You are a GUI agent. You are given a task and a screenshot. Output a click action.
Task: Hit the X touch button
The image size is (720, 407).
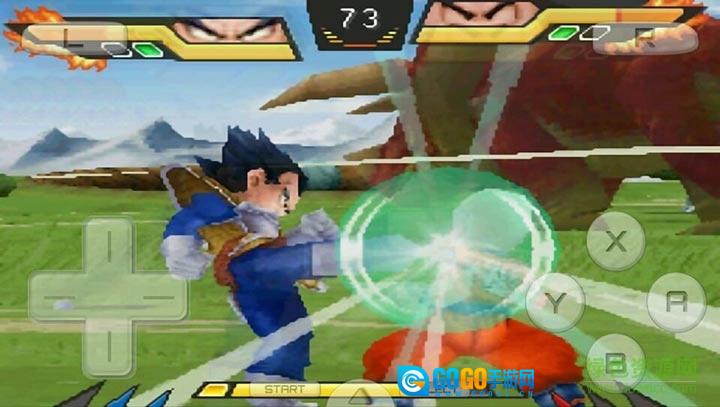(616, 241)
